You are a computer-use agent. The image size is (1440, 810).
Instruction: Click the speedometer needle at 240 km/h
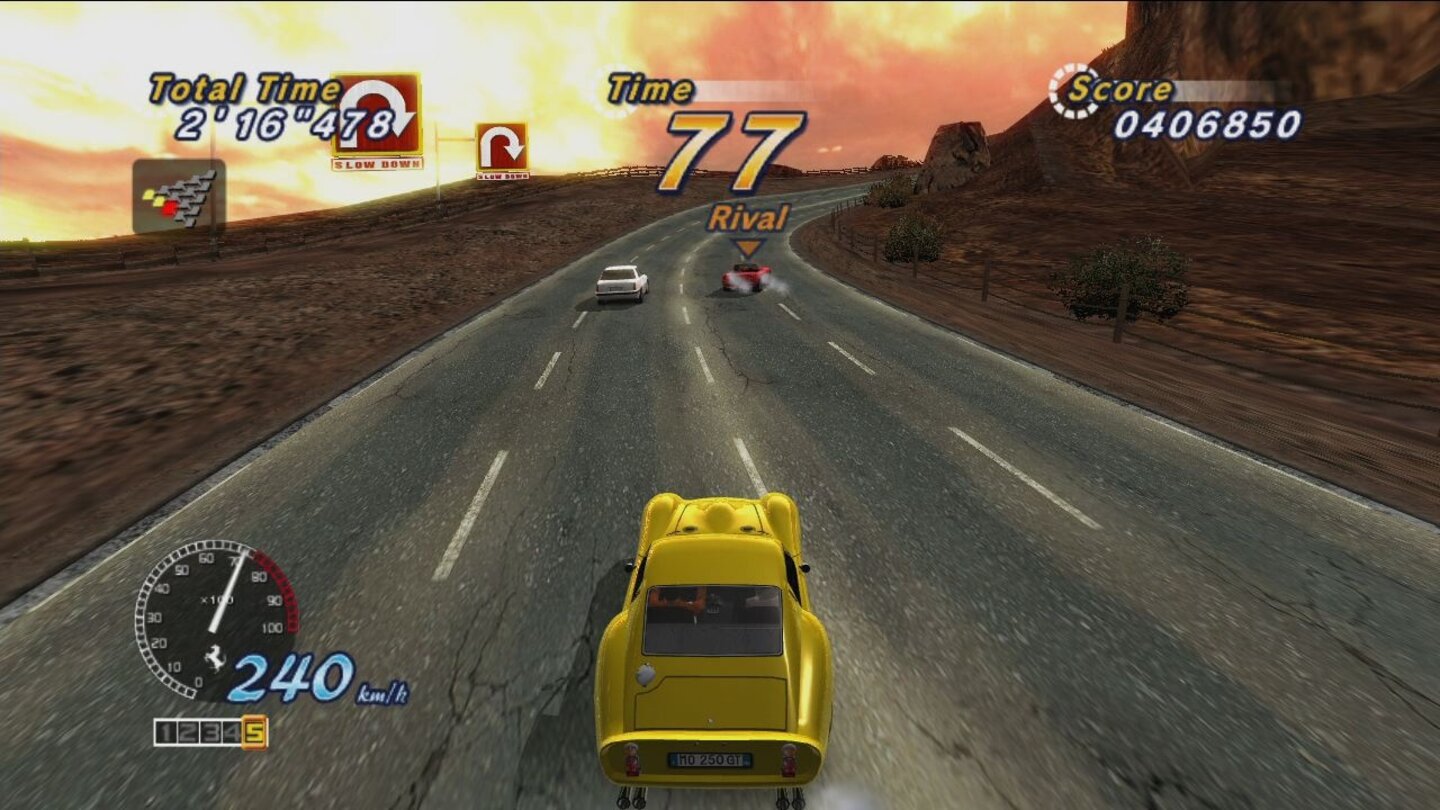(x=228, y=592)
